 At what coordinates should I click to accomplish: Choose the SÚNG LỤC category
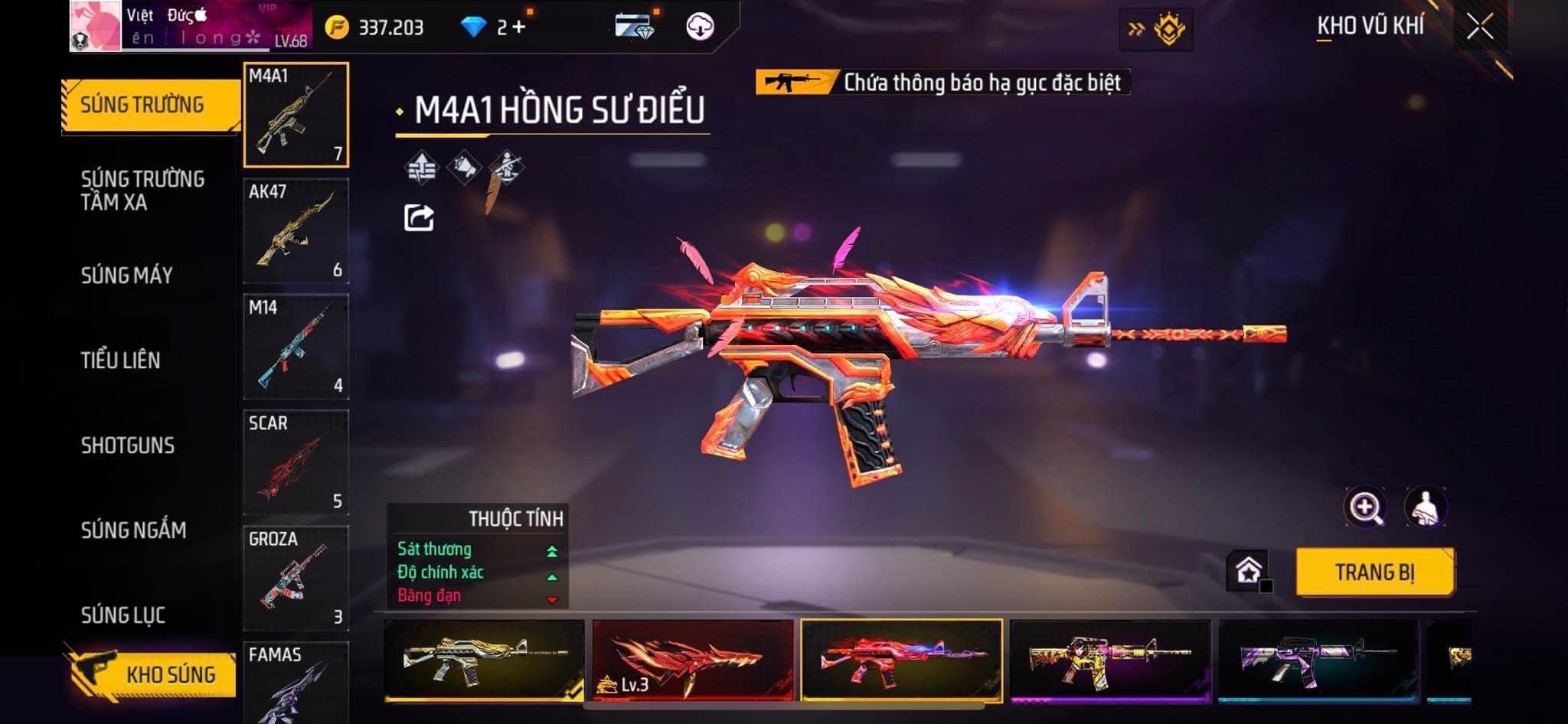(x=123, y=615)
